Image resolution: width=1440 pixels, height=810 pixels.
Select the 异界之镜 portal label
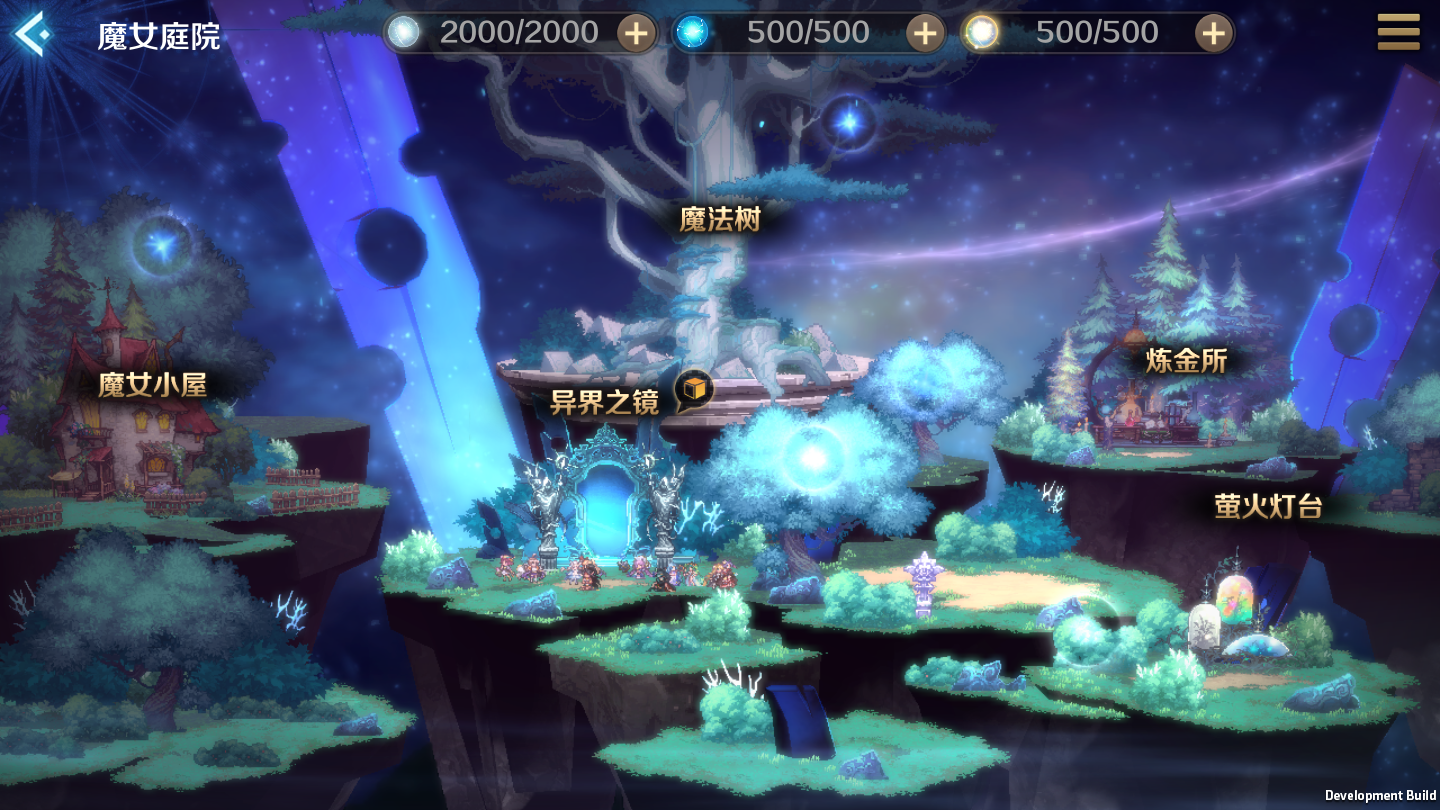pos(604,403)
